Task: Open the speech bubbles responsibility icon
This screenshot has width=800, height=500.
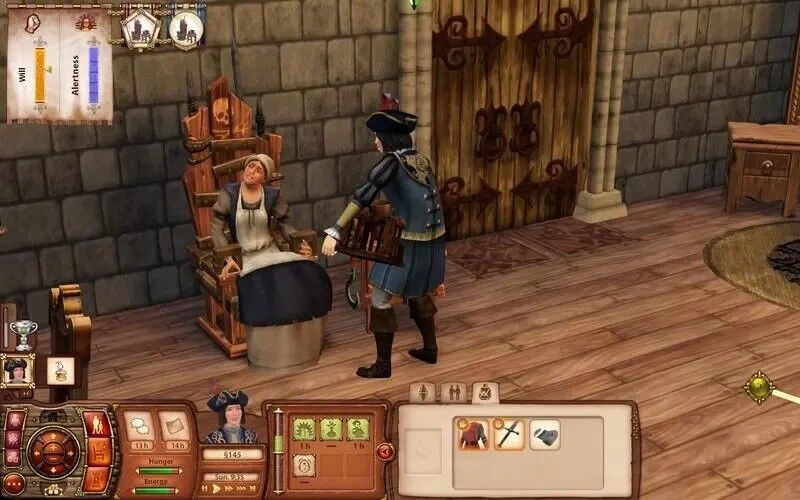Action: pyautogui.click(x=139, y=426)
